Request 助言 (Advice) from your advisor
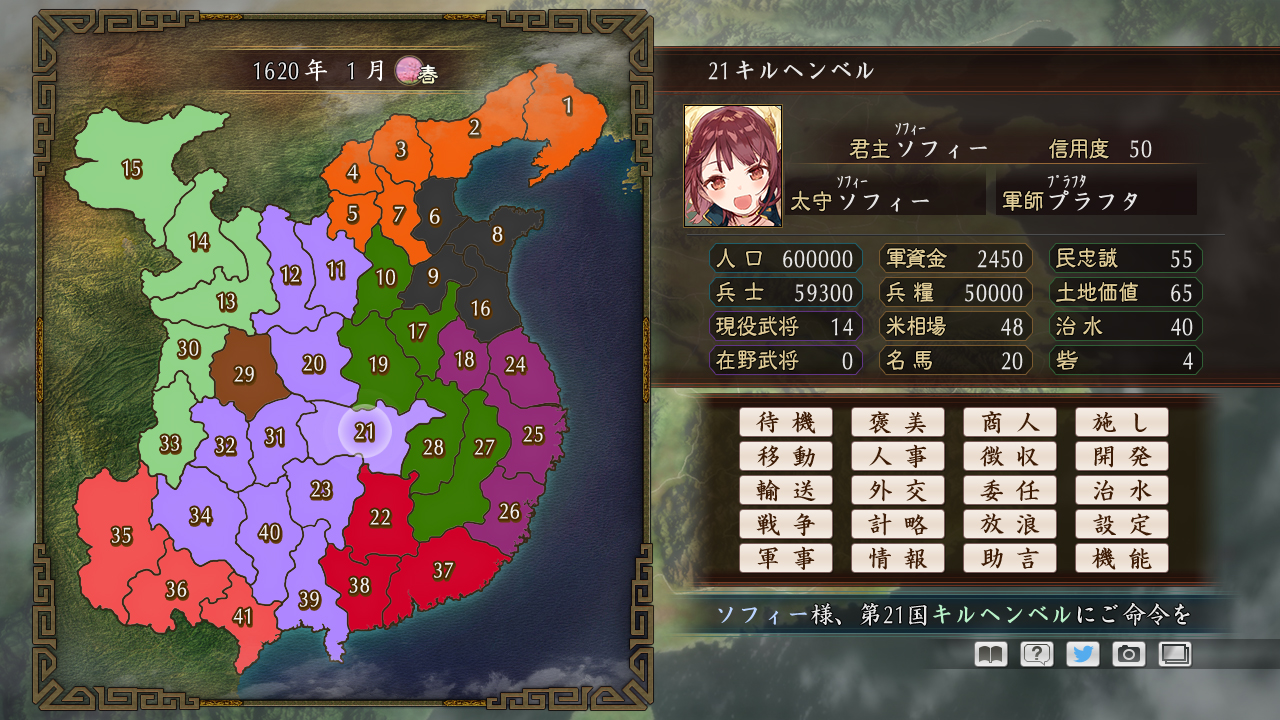Screen dimensions: 1280x720 coord(1010,558)
